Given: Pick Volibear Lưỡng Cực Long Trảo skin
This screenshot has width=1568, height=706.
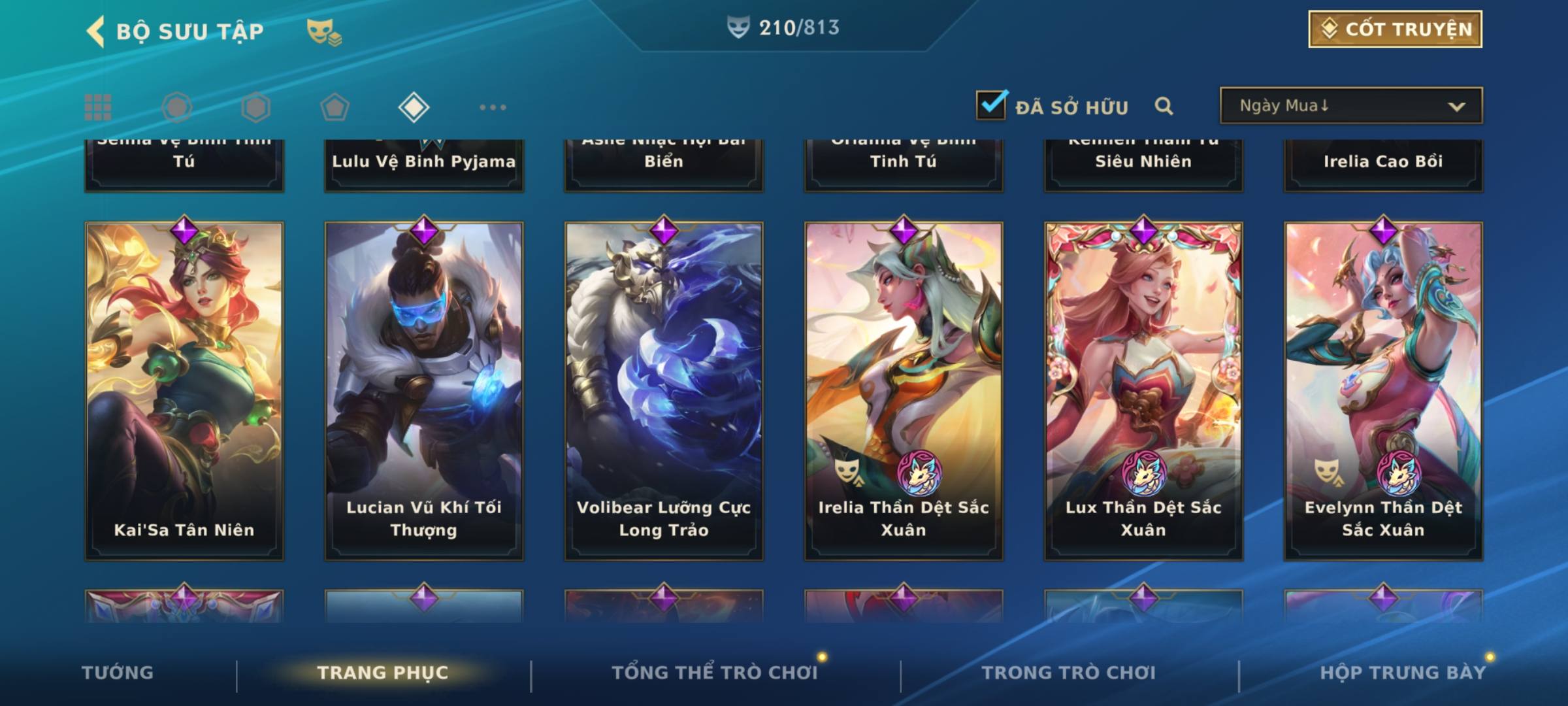Looking at the screenshot, I should [x=664, y=391].
